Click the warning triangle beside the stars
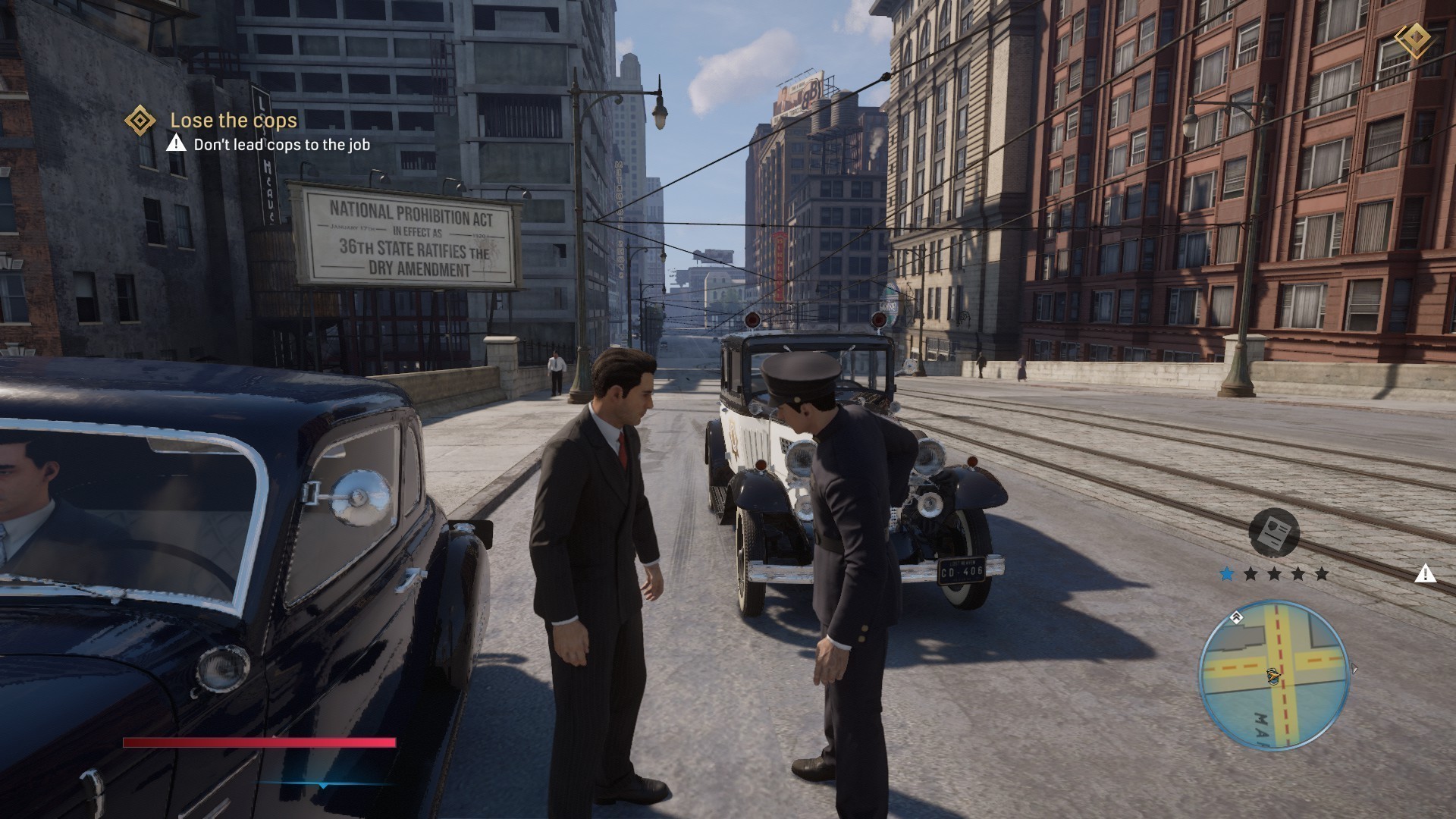This screenshot has height=819, width=1456. tap(1426, 573)
